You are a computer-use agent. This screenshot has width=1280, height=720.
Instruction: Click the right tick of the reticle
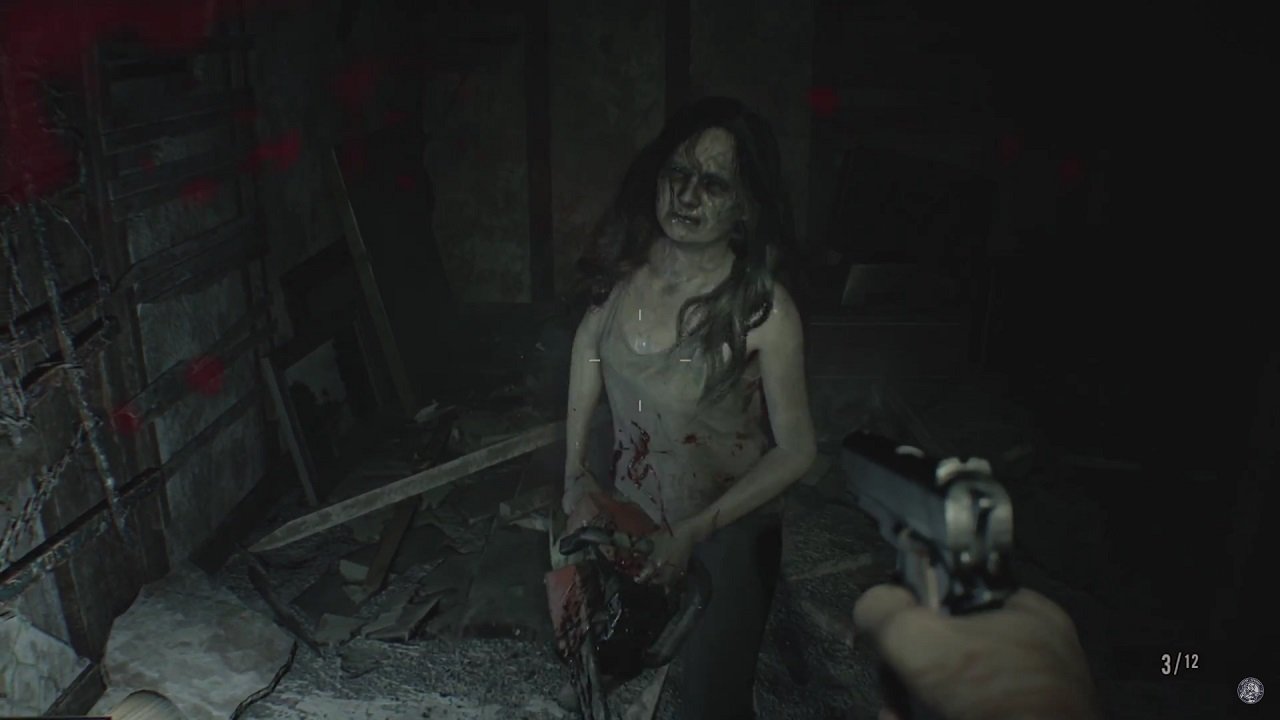(685, 360)
